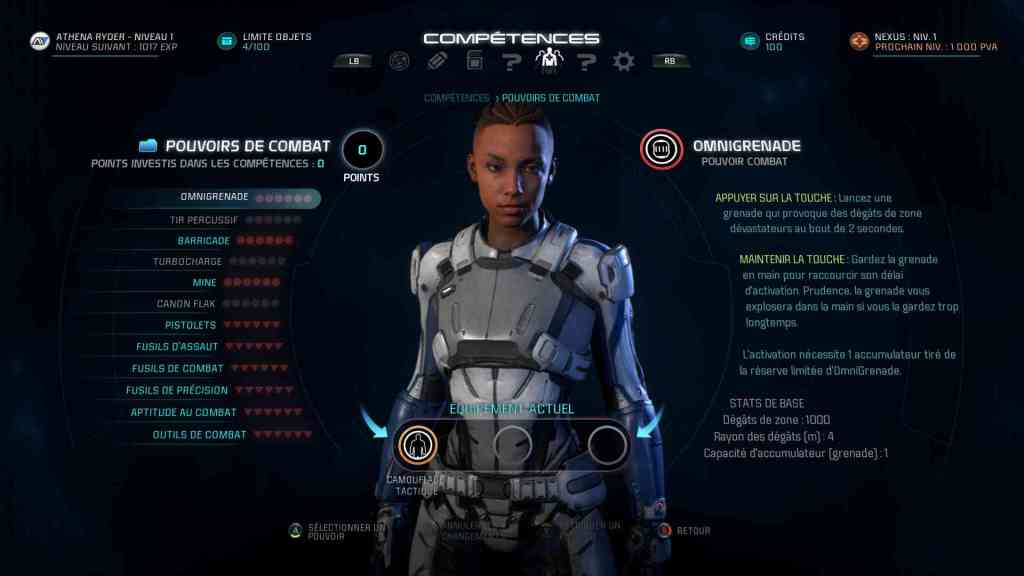Select the Barricade power

point(204,241)
